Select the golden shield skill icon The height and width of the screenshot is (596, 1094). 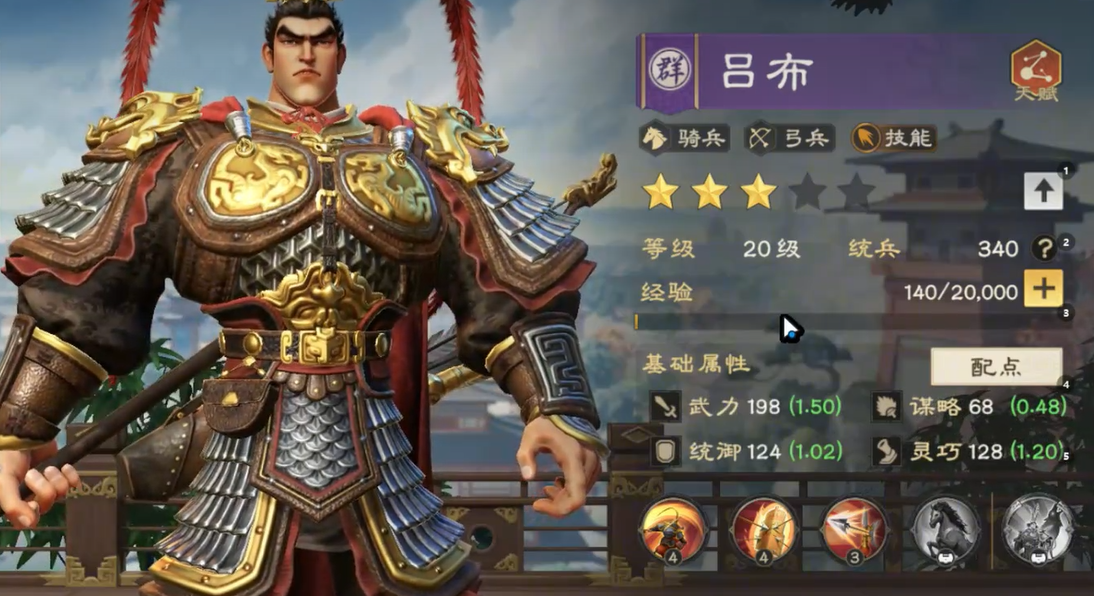pos(763,530)
